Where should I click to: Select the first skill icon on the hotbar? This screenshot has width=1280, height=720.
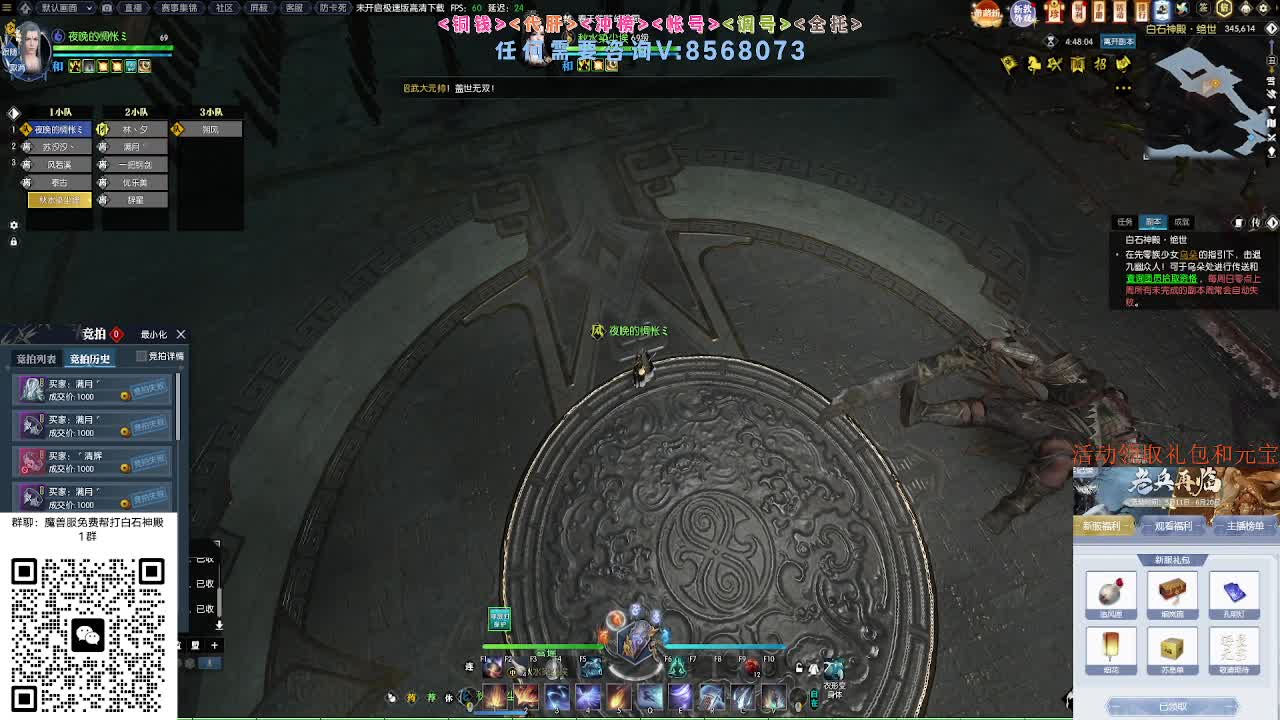point(494,697)
